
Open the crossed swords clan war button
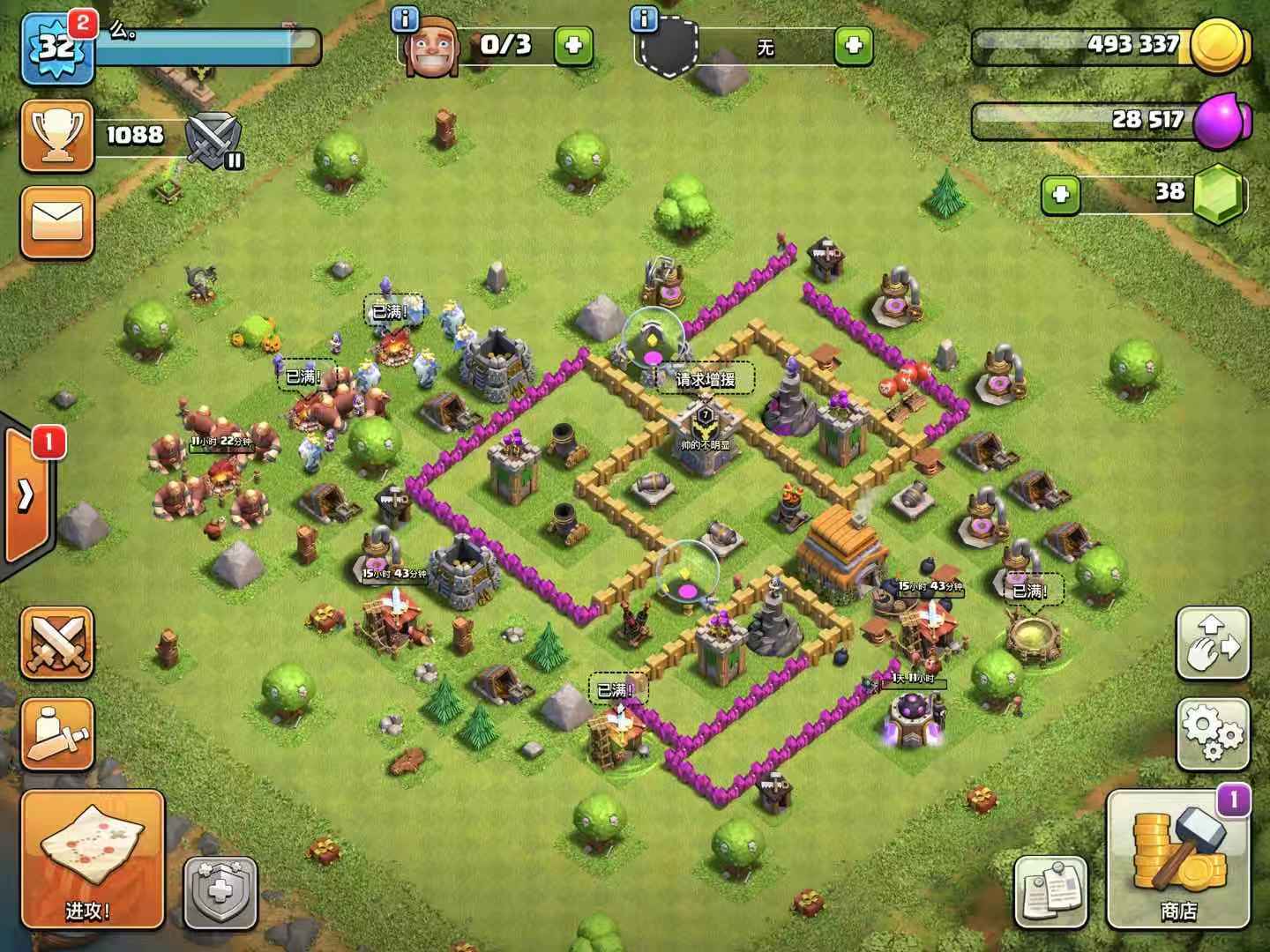click(x=56, y=642)
